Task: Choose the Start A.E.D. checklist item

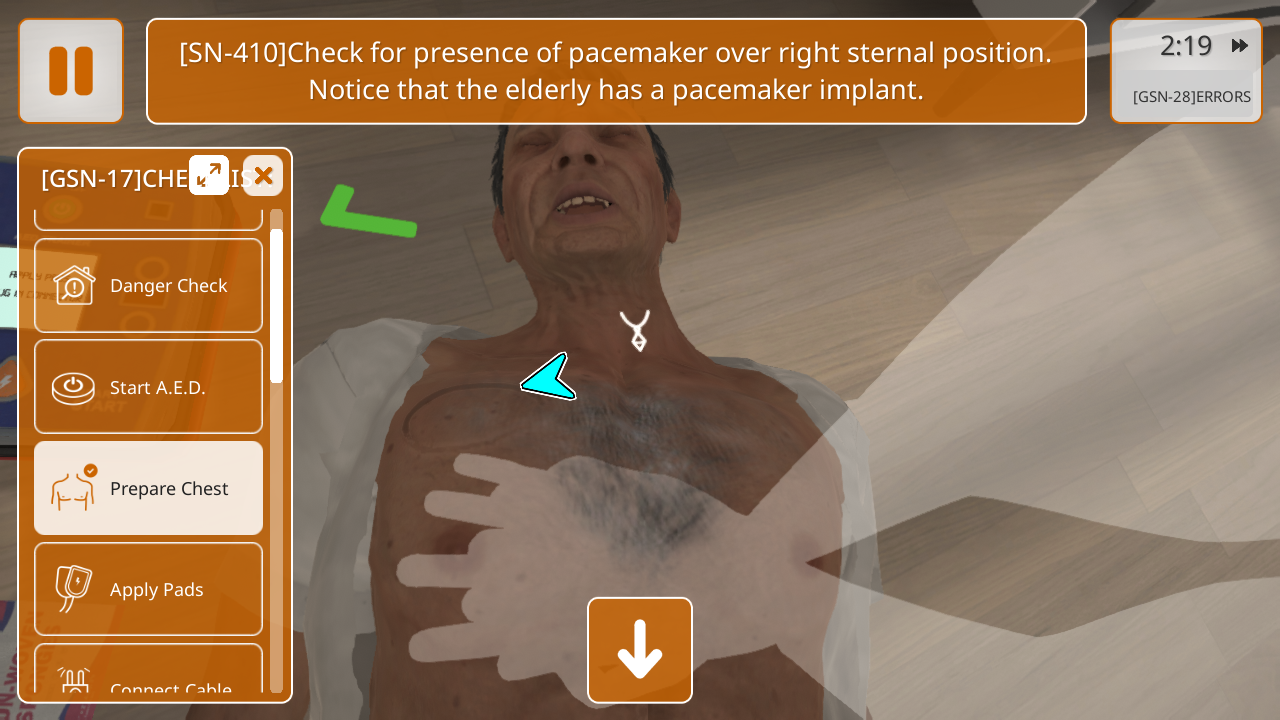Action: (149, 387)
